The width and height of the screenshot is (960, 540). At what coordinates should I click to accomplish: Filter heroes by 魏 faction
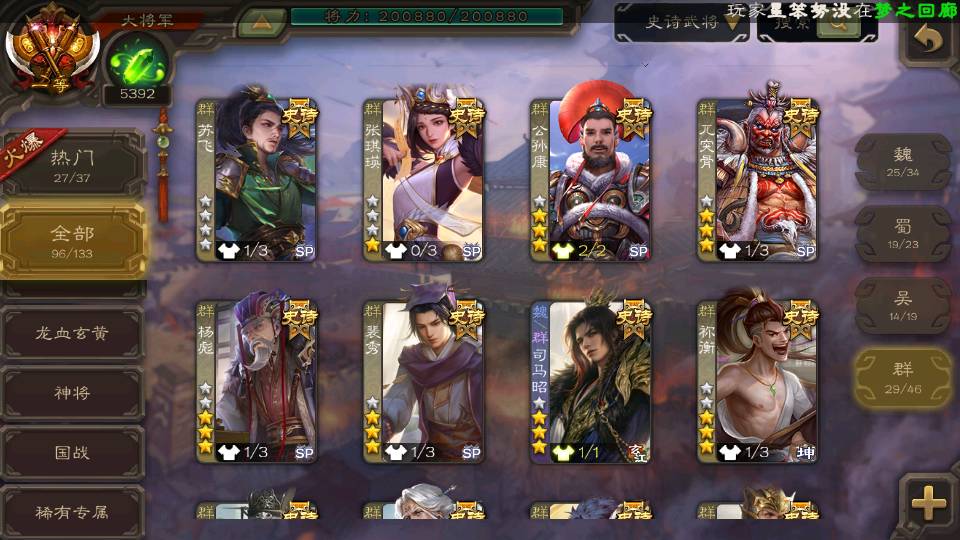pyautogui.click(x=903, y=161)
